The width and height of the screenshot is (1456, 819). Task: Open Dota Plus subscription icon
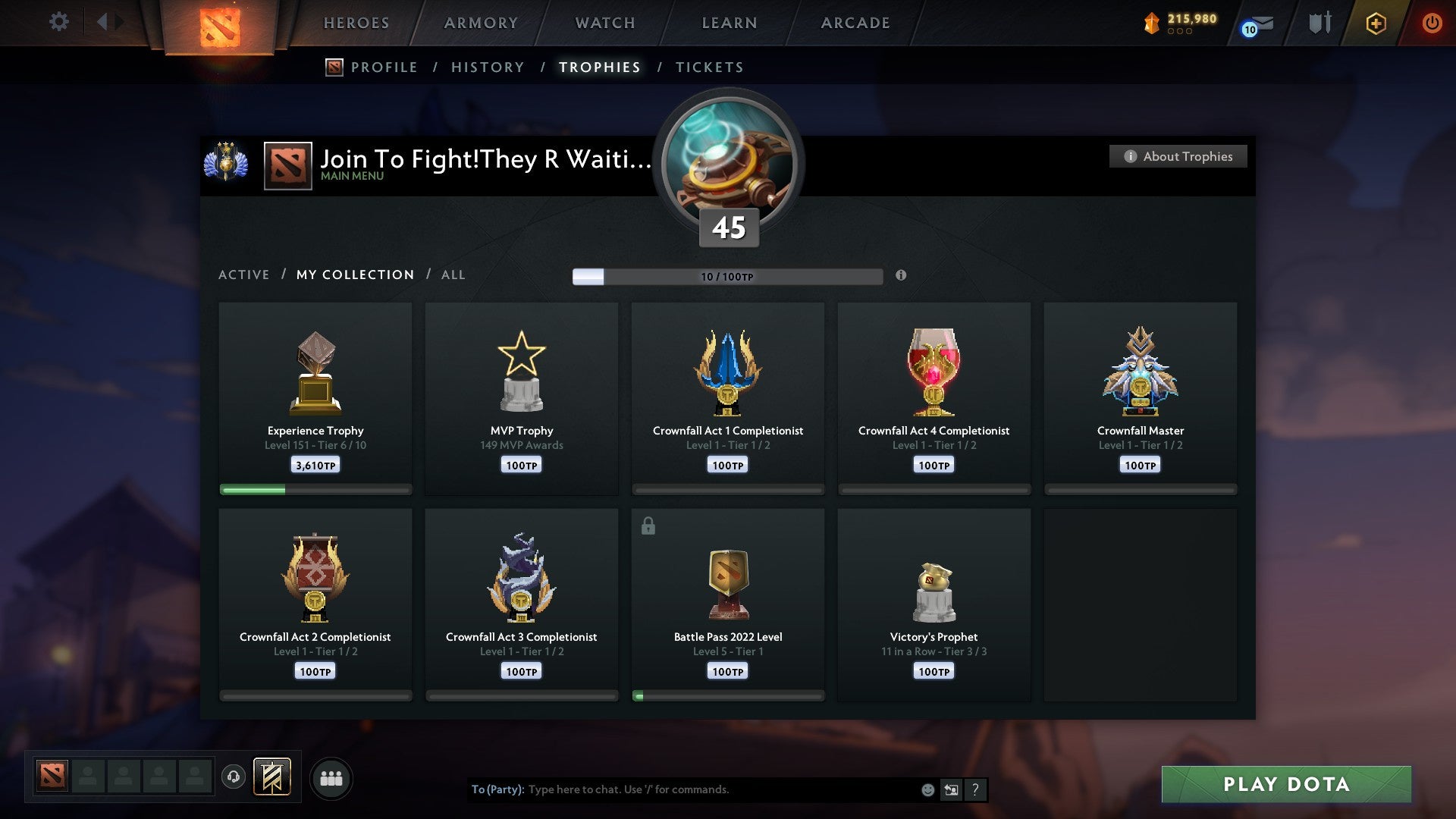pos(1376,23)
